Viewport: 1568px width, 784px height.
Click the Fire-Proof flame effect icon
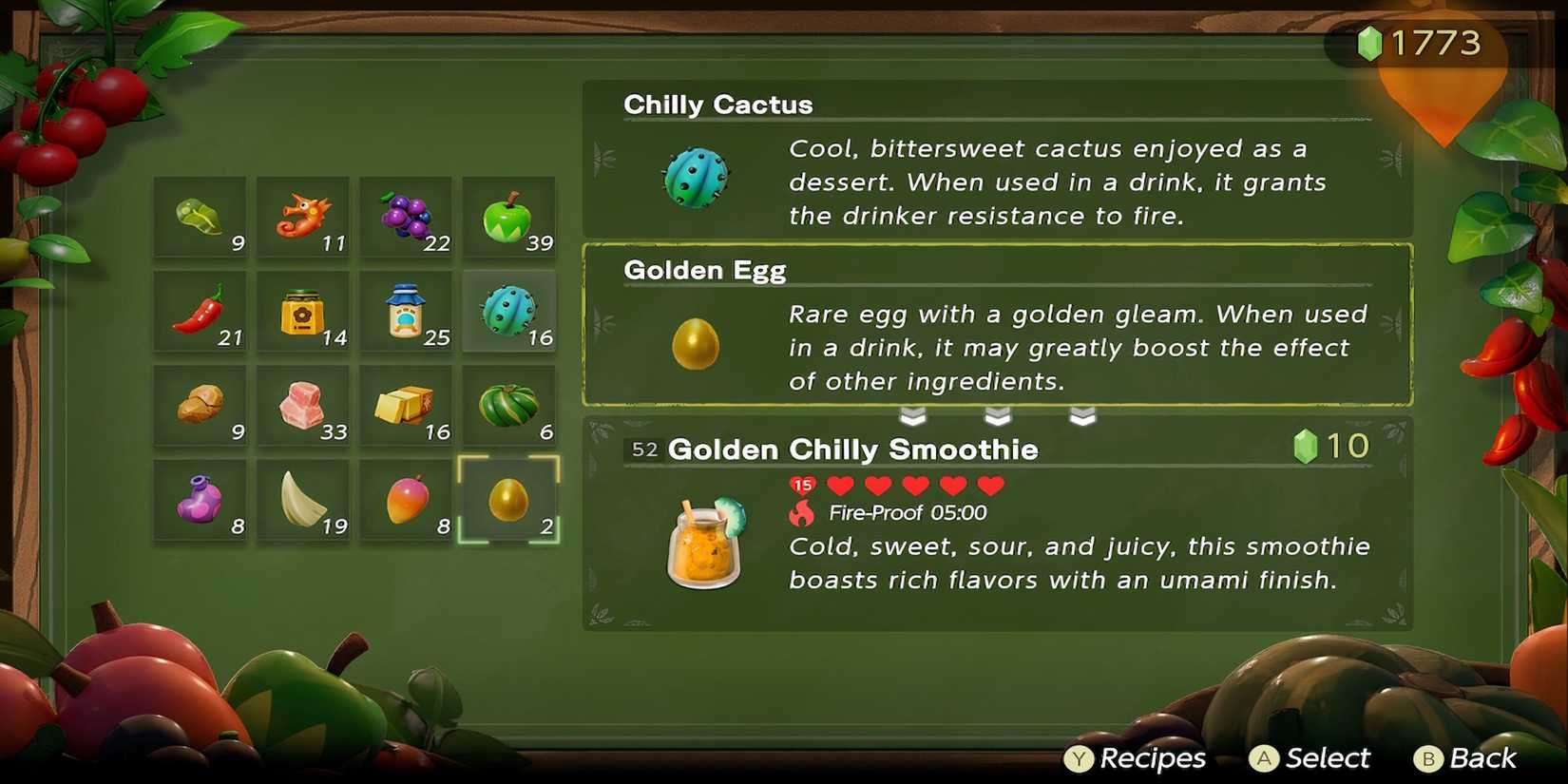[x=803, y=513]
